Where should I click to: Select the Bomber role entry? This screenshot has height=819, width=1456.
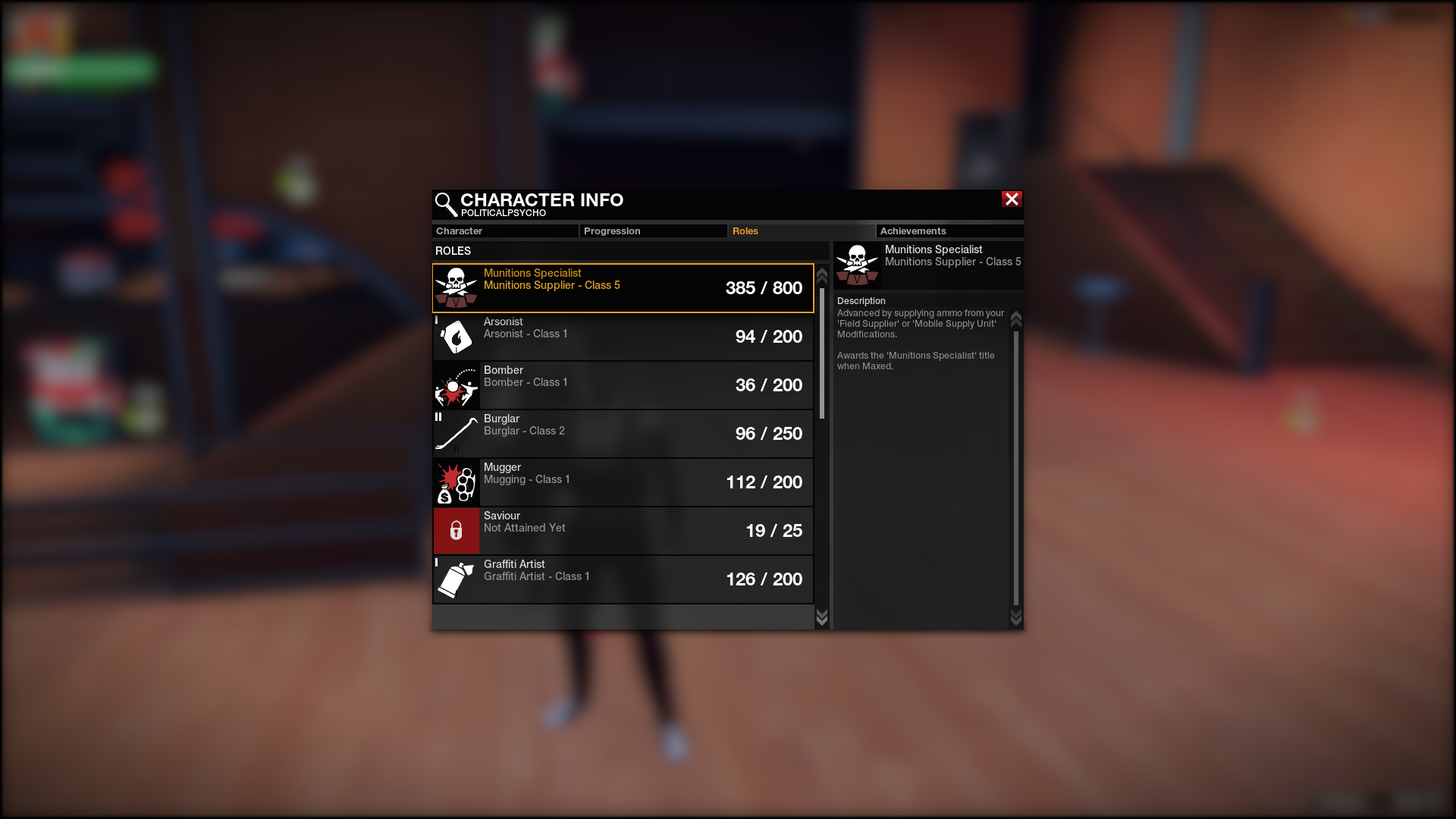[623, 385]
